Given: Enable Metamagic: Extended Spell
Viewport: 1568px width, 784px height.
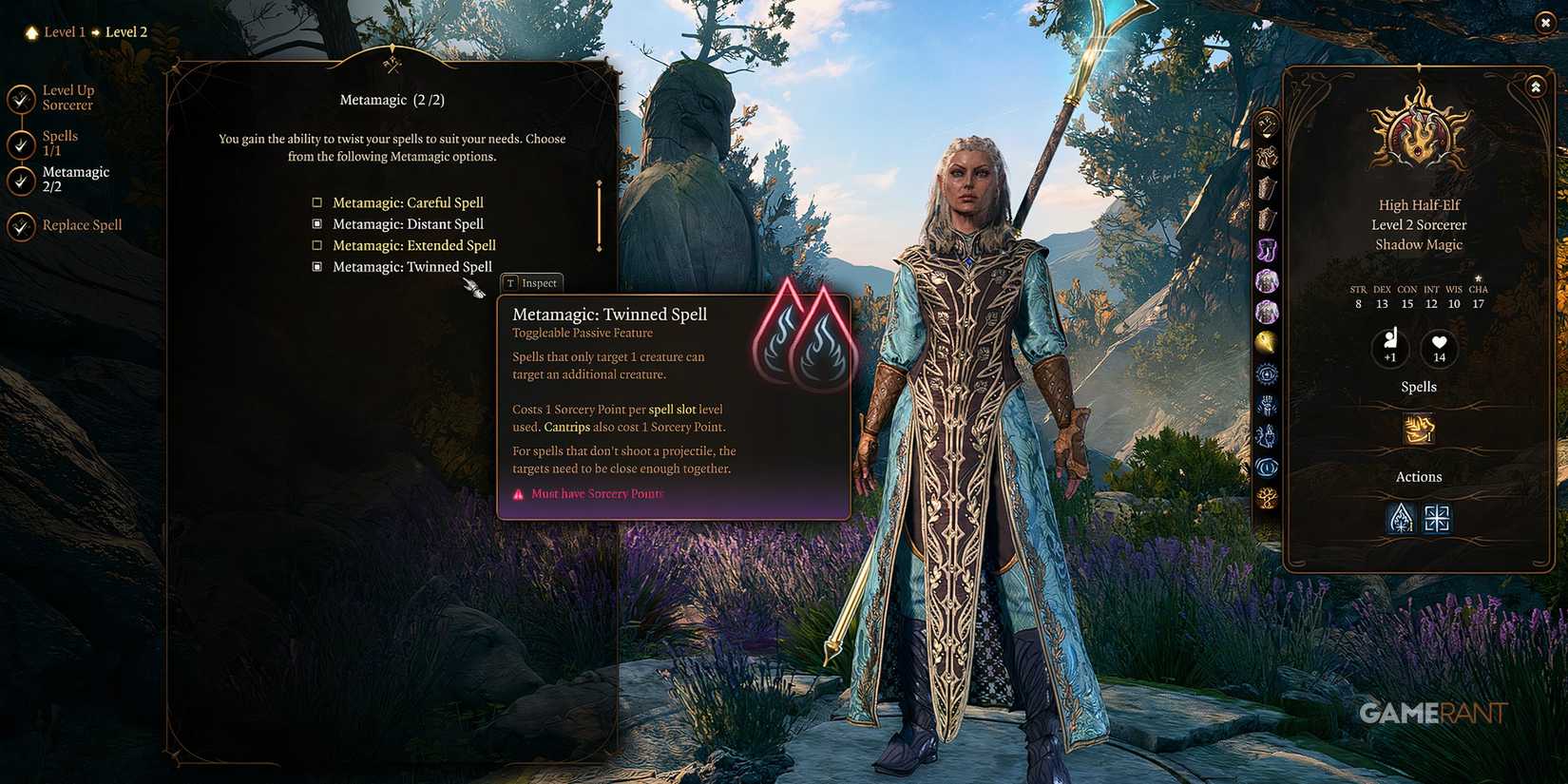Looking at the screenshot, I should tap(316, 244).
